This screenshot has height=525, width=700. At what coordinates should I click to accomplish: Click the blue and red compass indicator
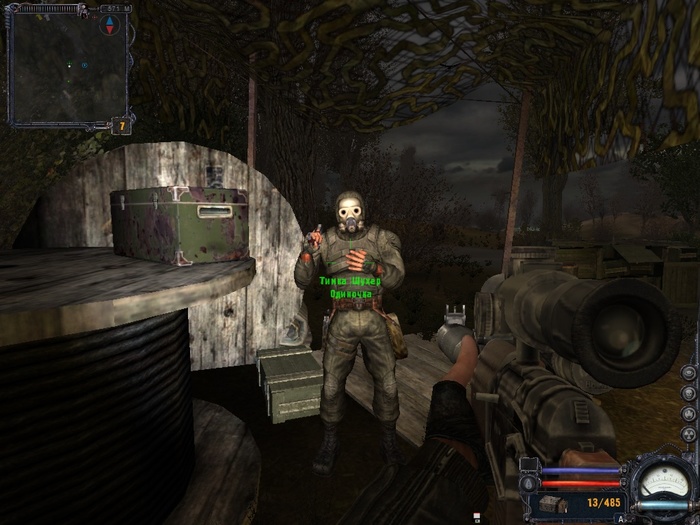(x=110, y=24)
